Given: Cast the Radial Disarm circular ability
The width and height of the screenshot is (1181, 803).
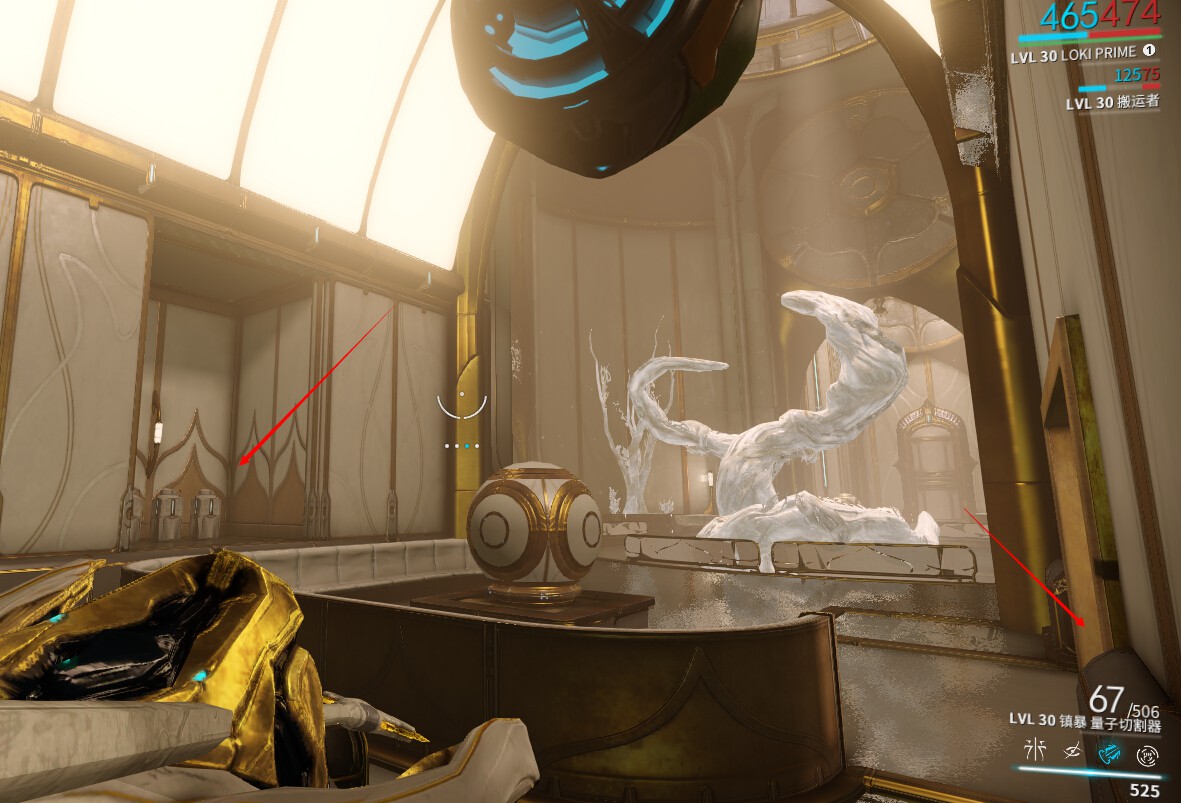Looking at the screenshot, I should click(x=1147, y=751).
